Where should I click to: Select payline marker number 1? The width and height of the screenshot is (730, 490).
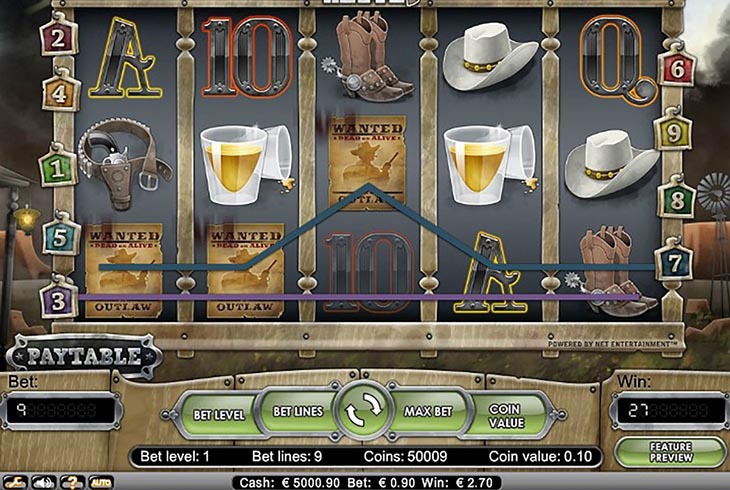point(58,166)
